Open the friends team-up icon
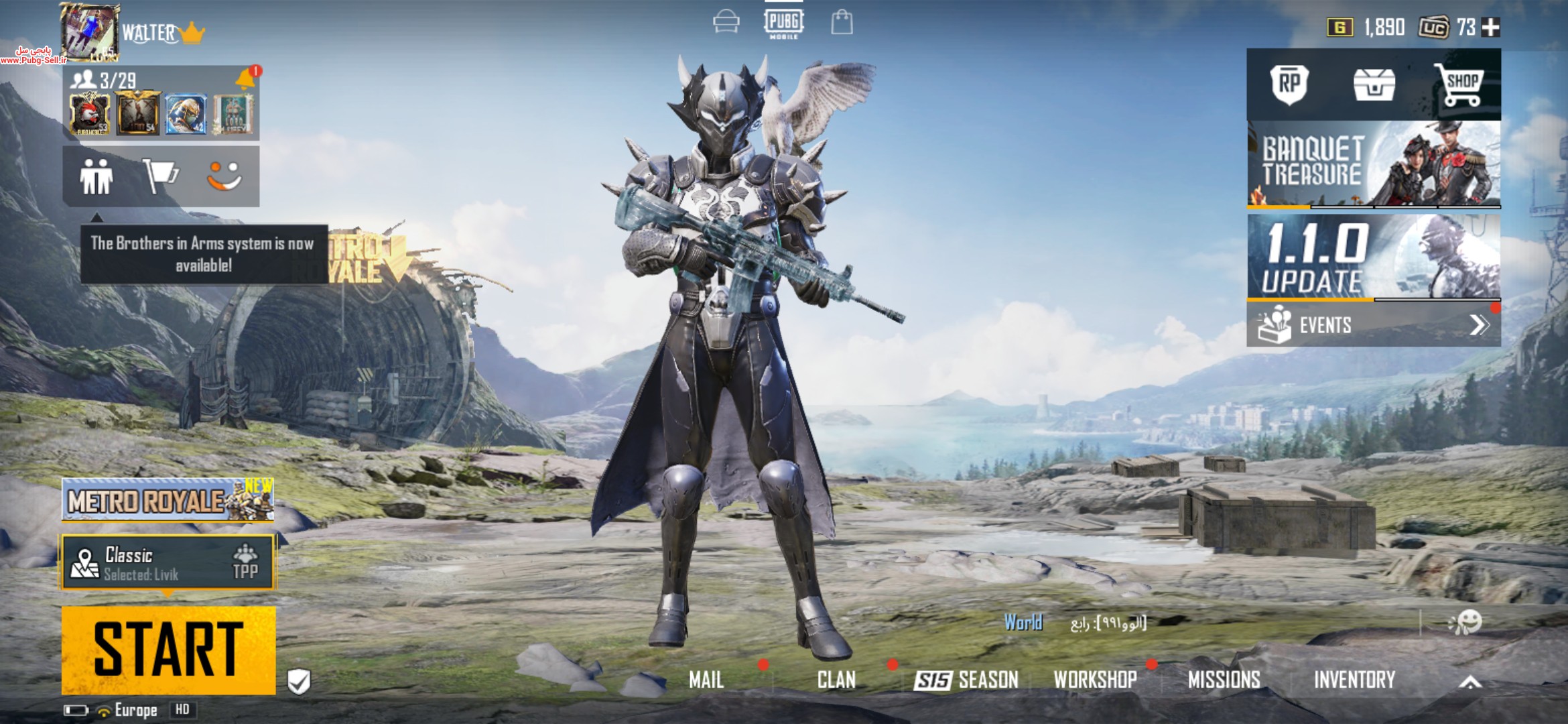The image size is (1568, 724). [x=96, y=177]
